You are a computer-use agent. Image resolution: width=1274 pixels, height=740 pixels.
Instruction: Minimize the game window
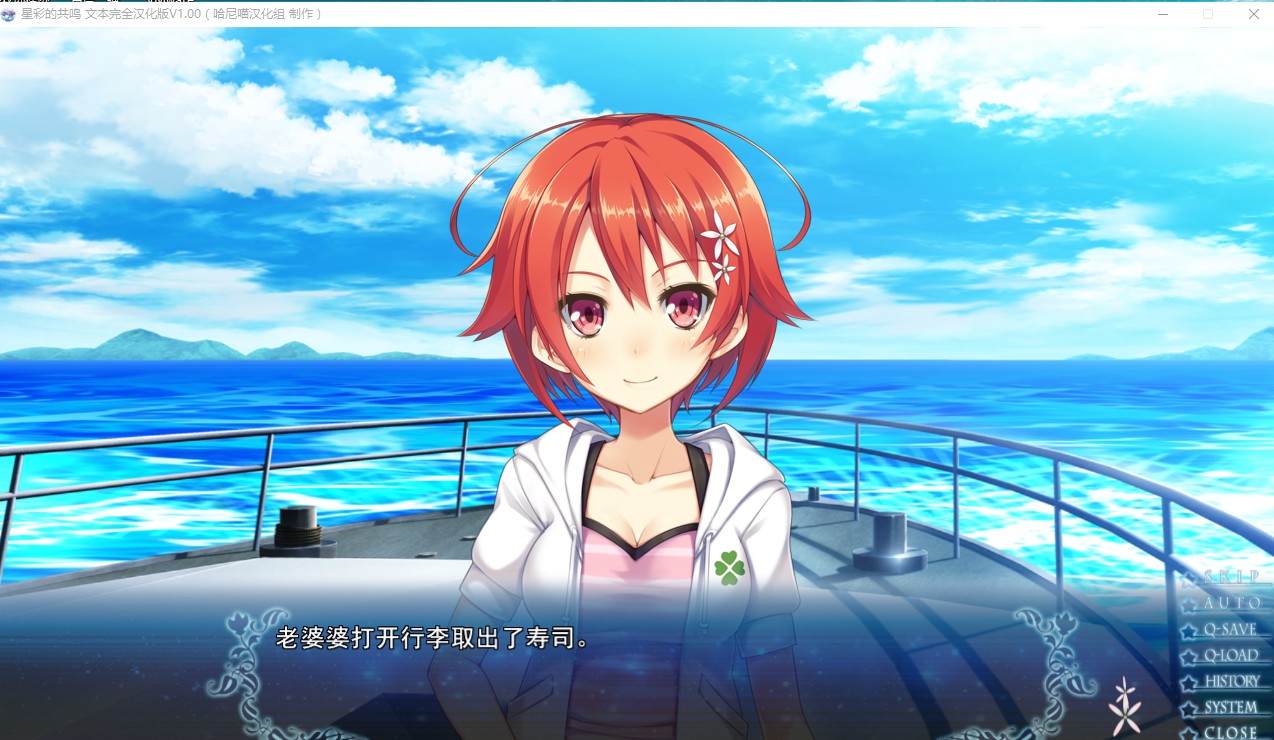tap(1163, 14)
